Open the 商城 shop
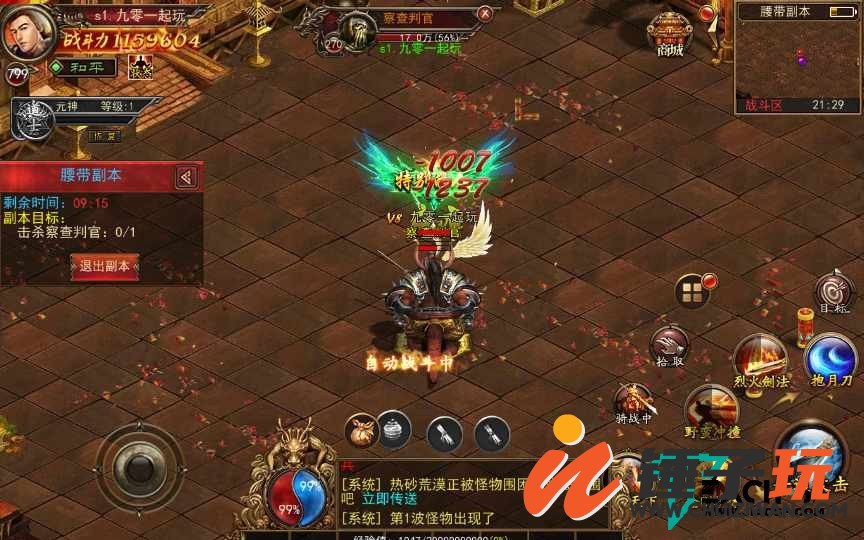The width and height of the screenshot is (864, 540). pyautogui.click(x=669, y=34)
